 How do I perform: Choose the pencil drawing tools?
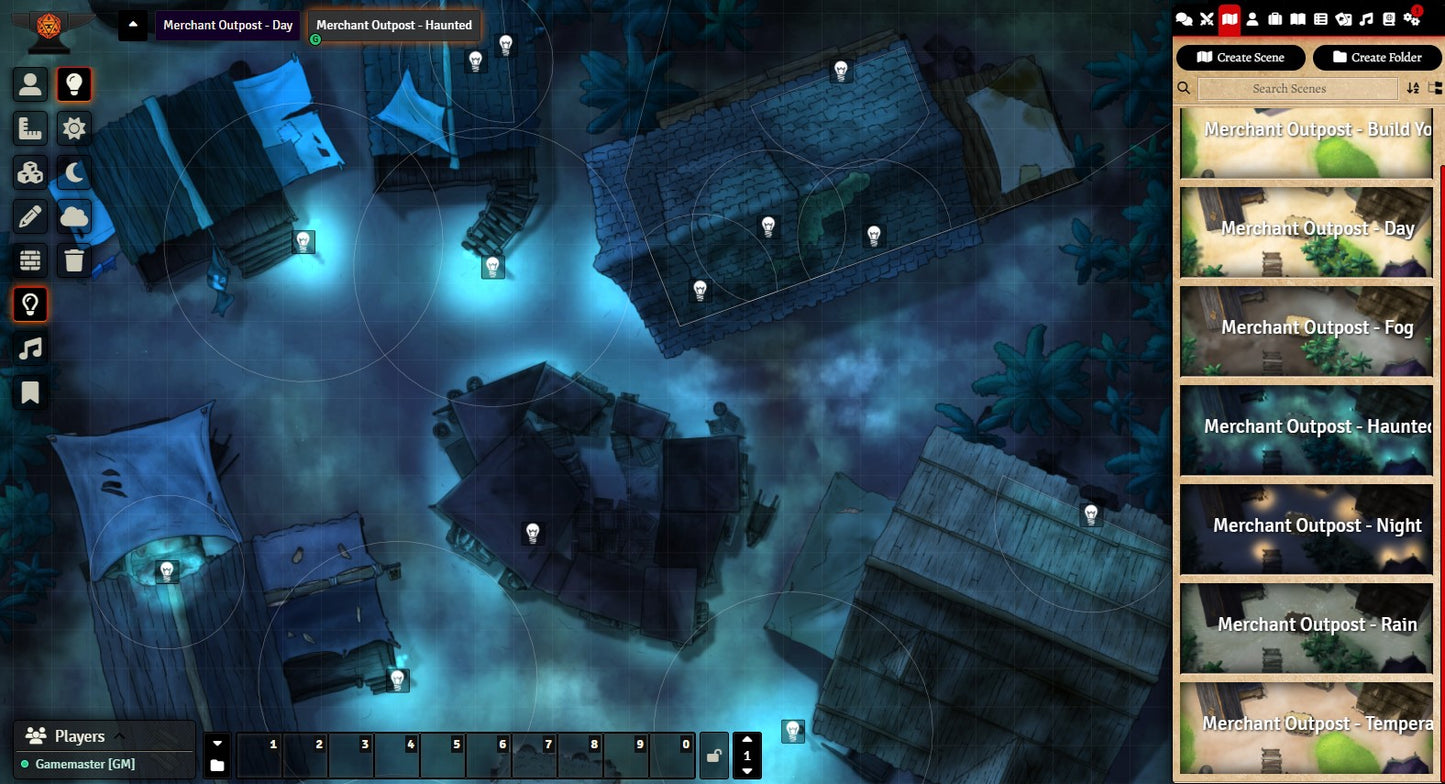[30, 215]
